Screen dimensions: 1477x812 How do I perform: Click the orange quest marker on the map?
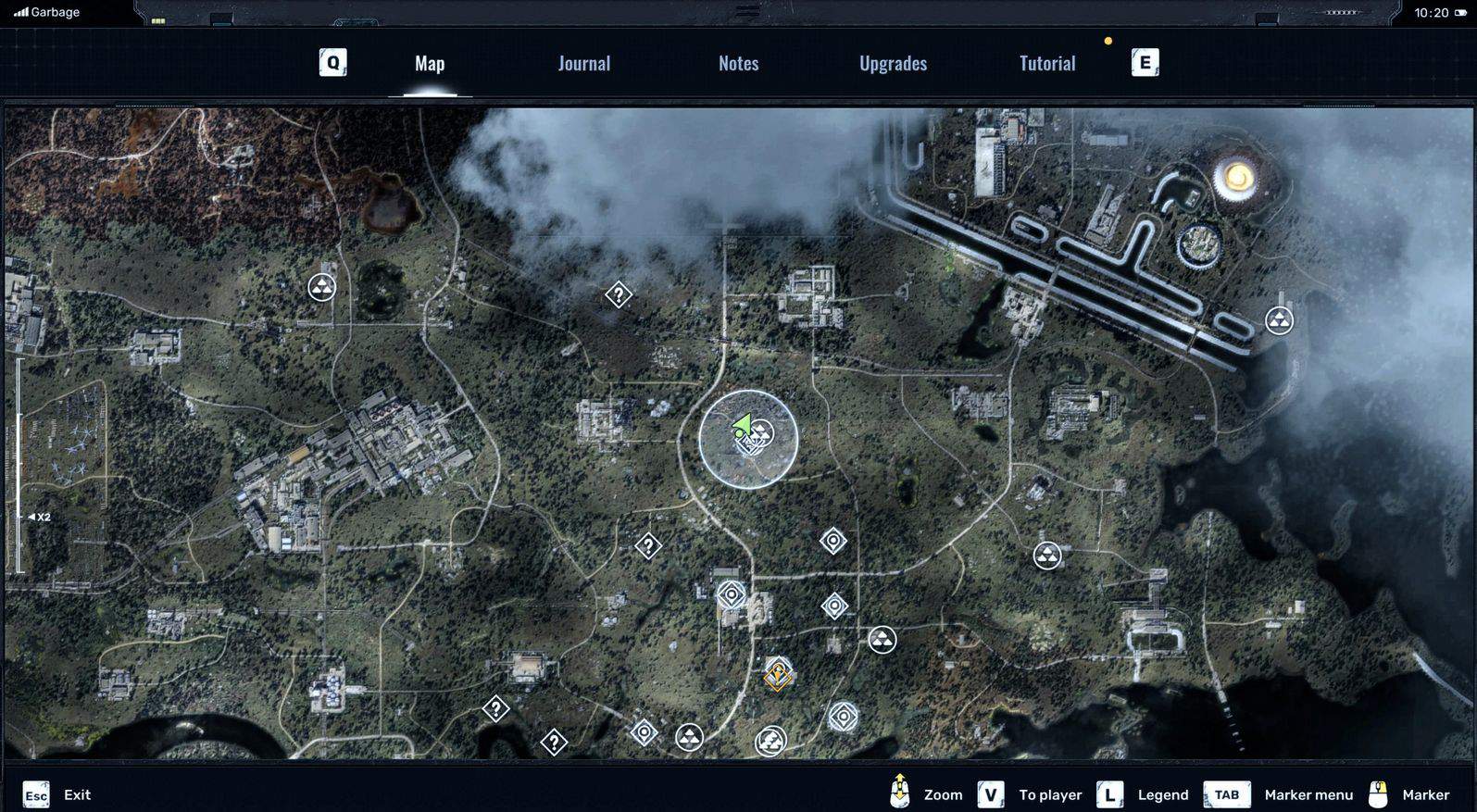coord(777,674)
